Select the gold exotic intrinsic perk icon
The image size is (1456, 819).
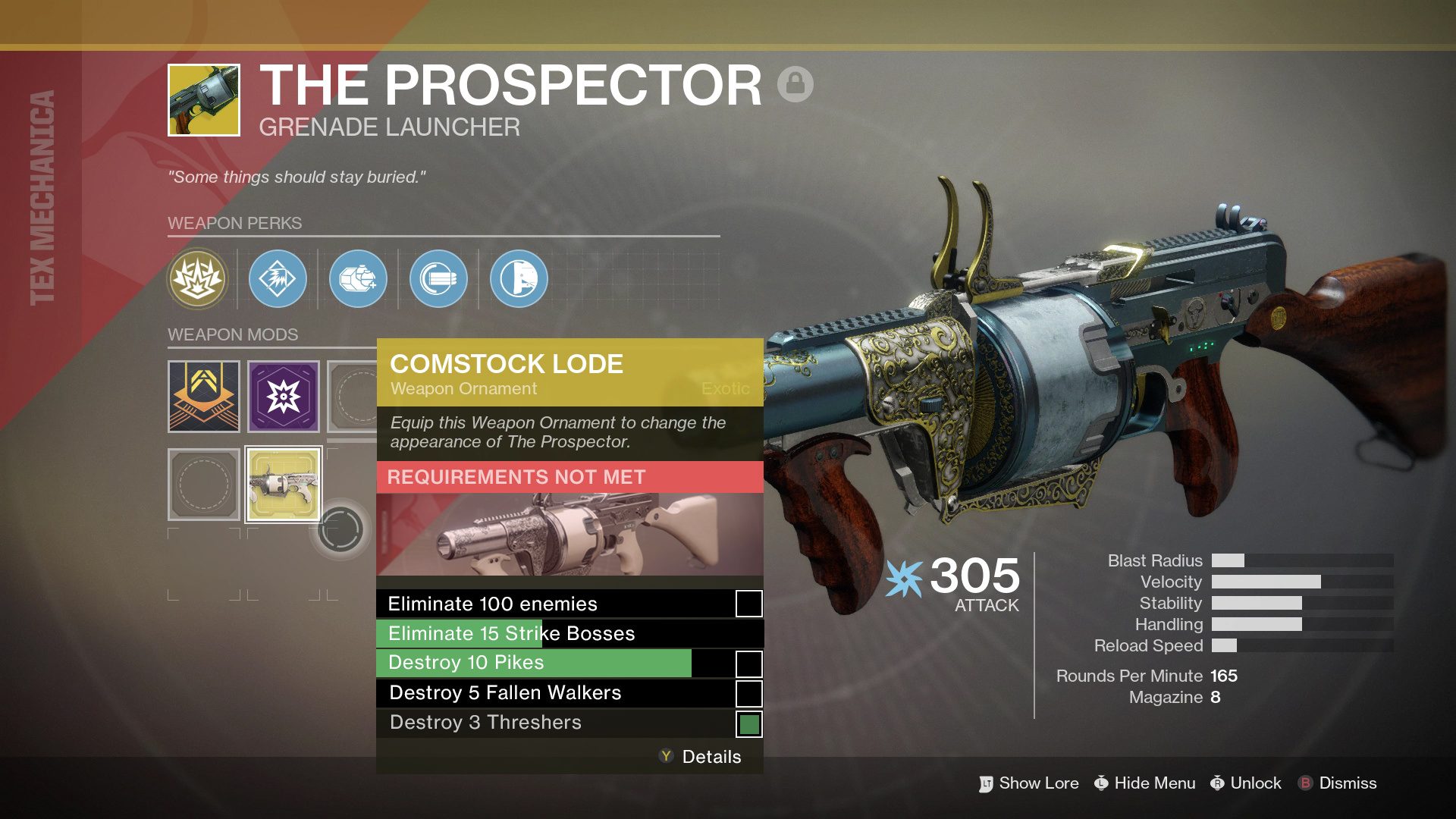click(199, 279)
